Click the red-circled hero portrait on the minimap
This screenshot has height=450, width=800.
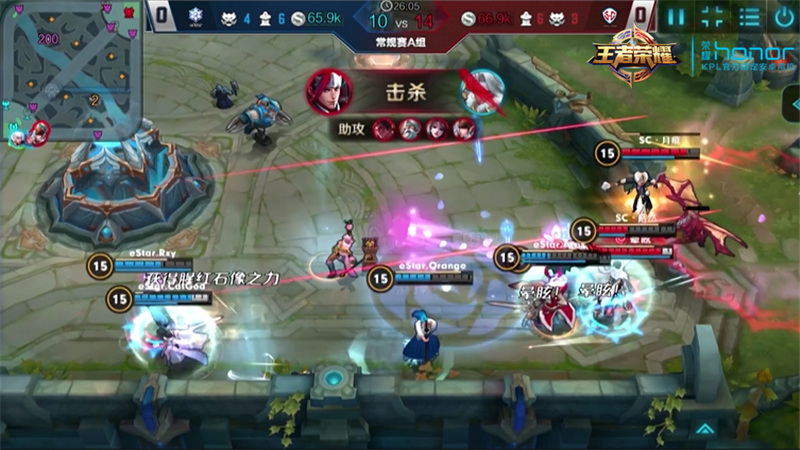(39, 131)
